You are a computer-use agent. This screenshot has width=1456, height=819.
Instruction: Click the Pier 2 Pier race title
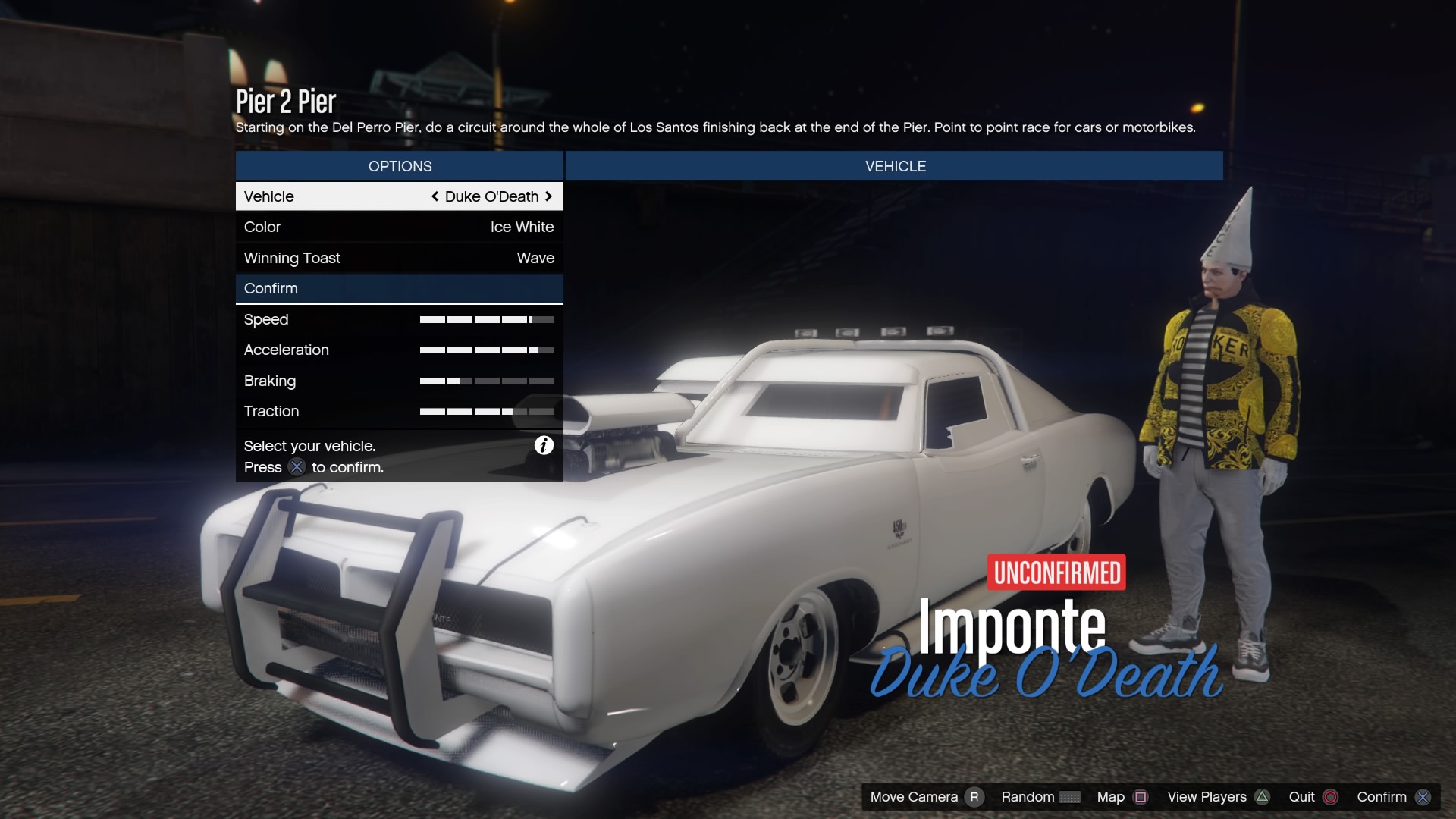[287, 101]
